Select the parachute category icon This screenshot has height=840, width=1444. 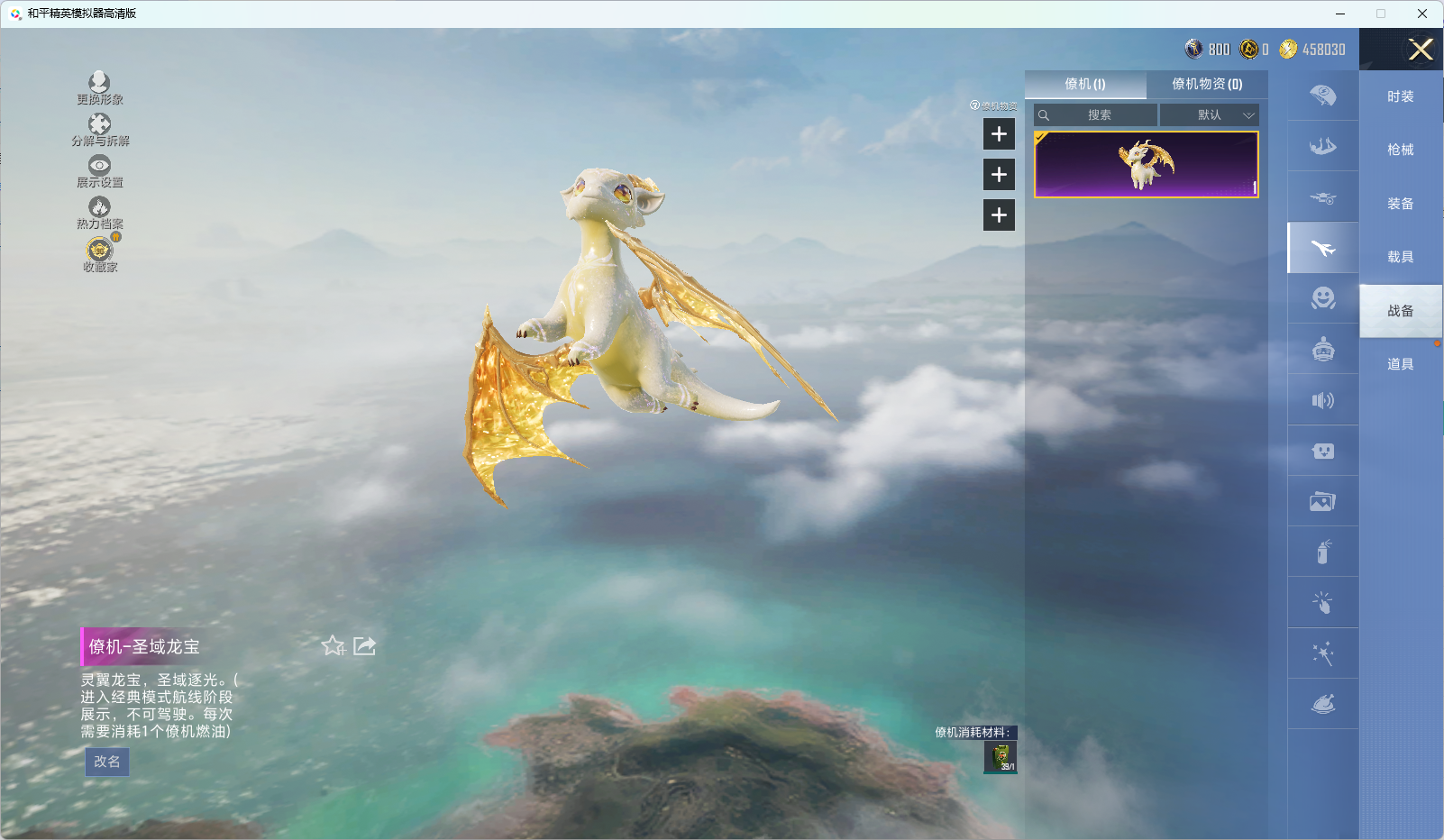[x=1322, y=96]
